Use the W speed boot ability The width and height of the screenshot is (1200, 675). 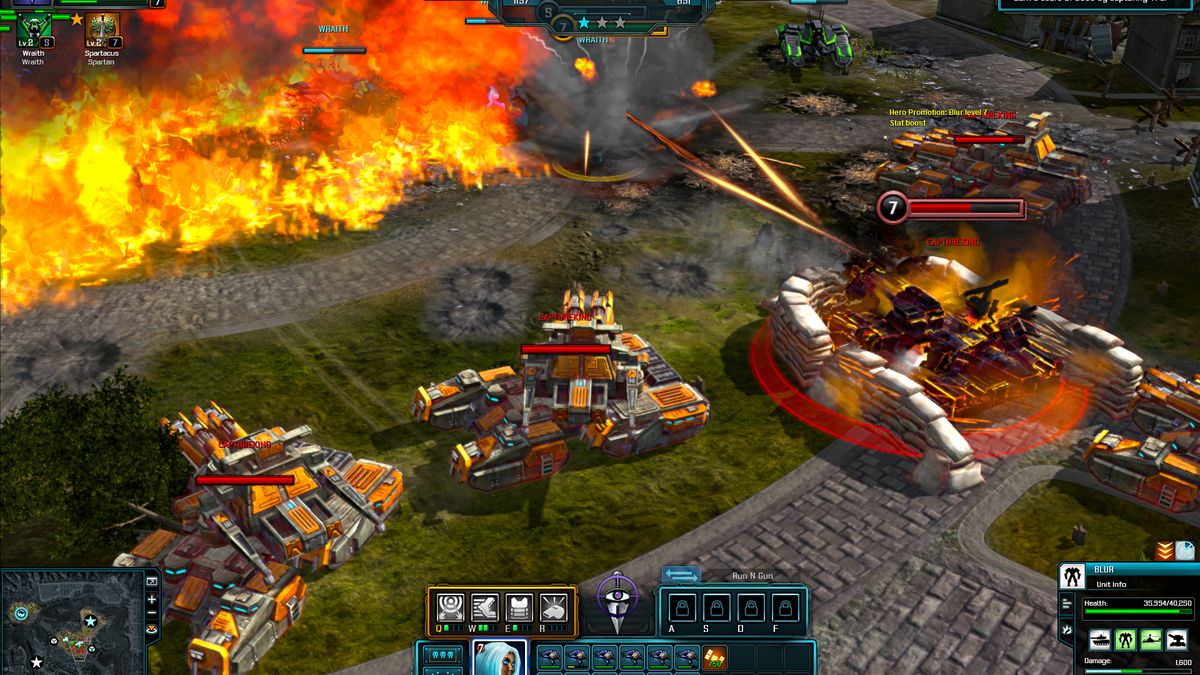485,607
